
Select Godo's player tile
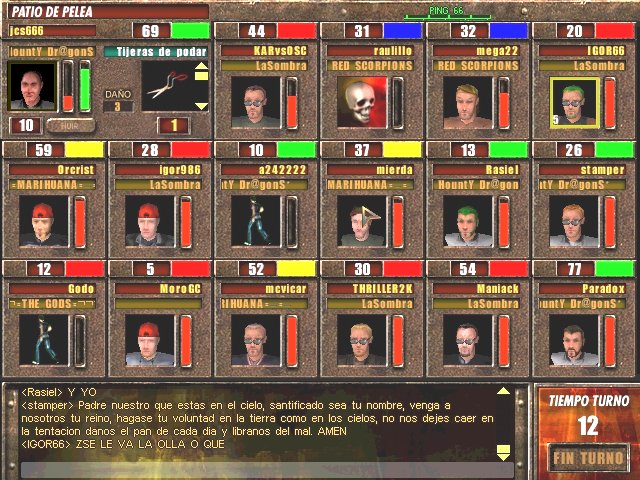coord(40,339)
